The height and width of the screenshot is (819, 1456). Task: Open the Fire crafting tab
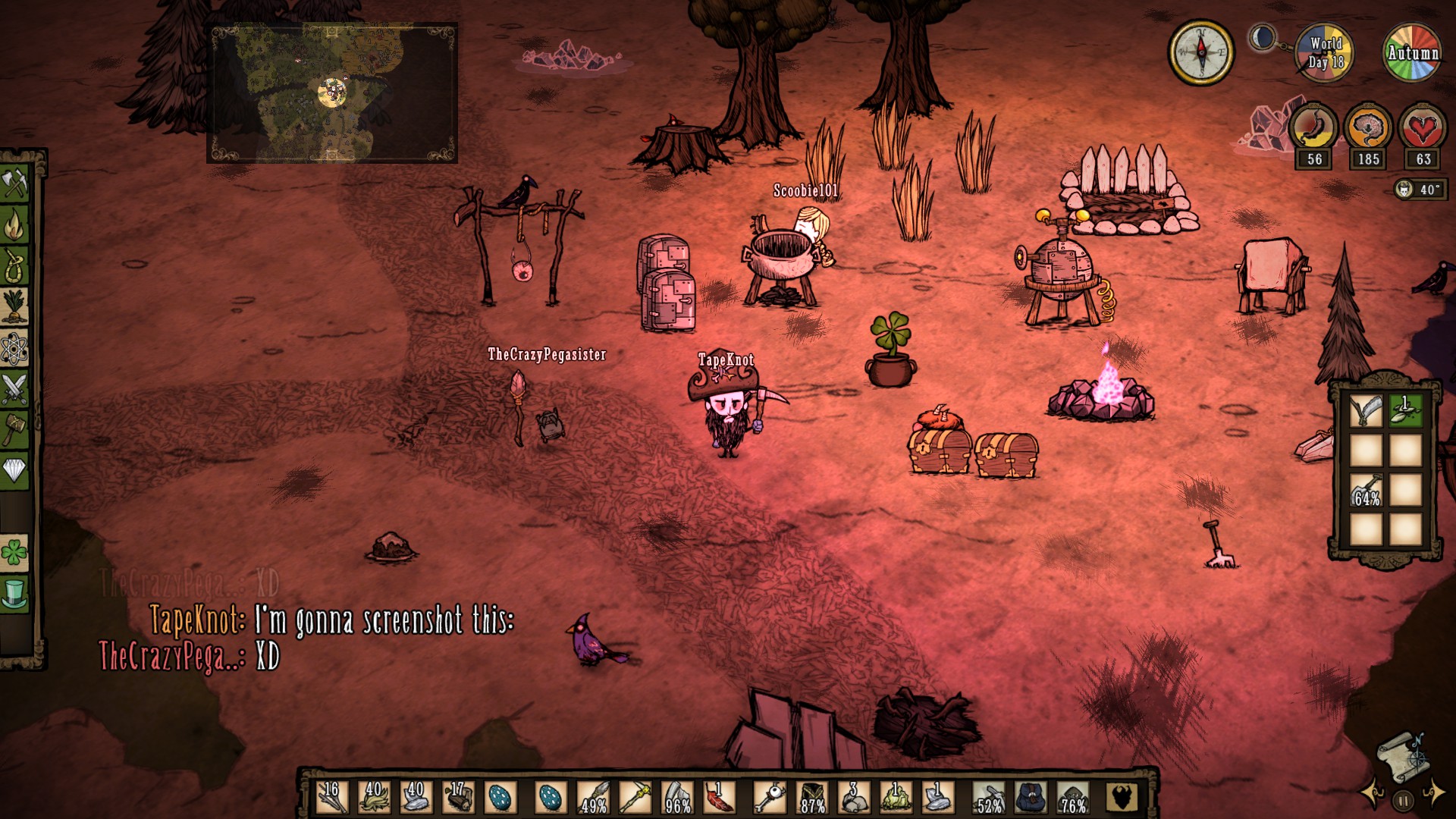15,224
